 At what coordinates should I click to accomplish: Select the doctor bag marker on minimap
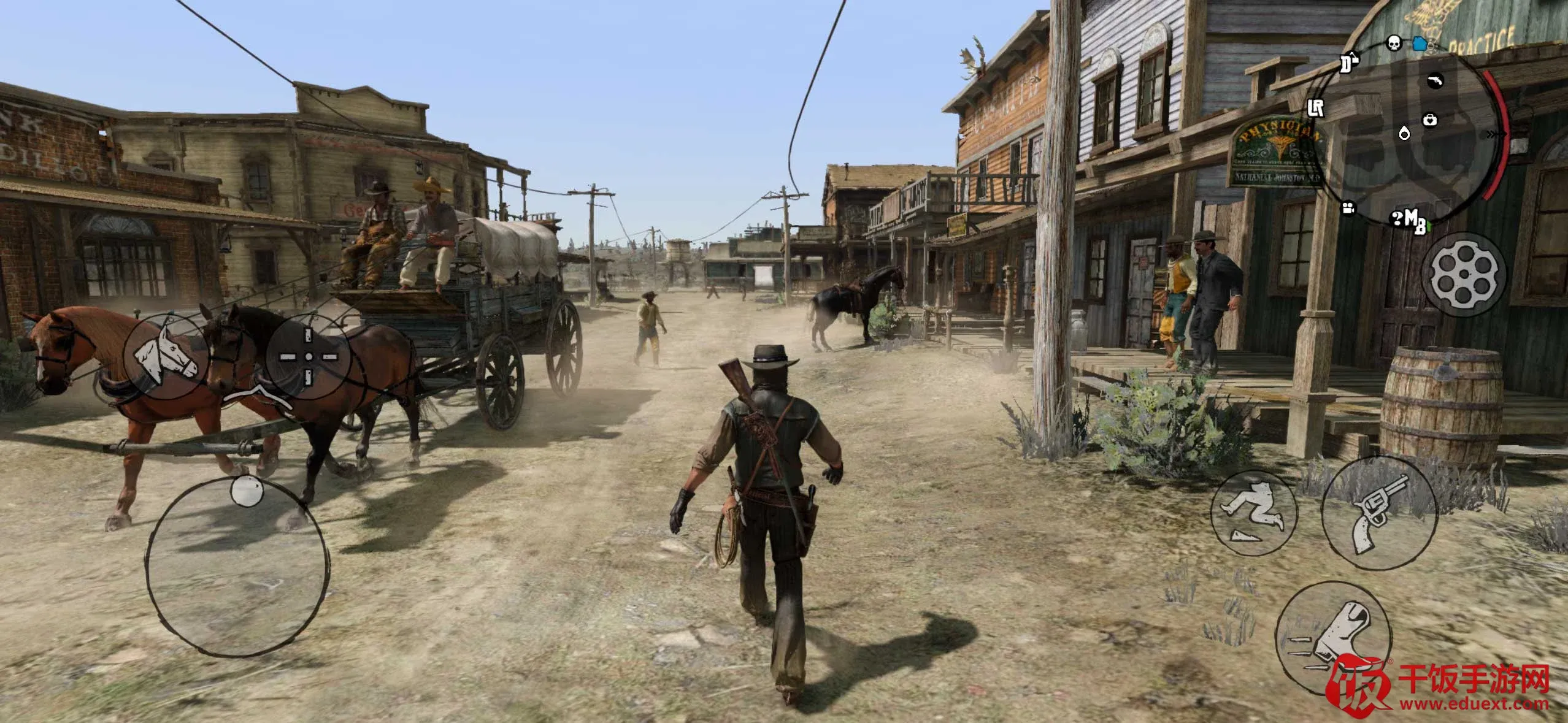[x=1430, y=119]
